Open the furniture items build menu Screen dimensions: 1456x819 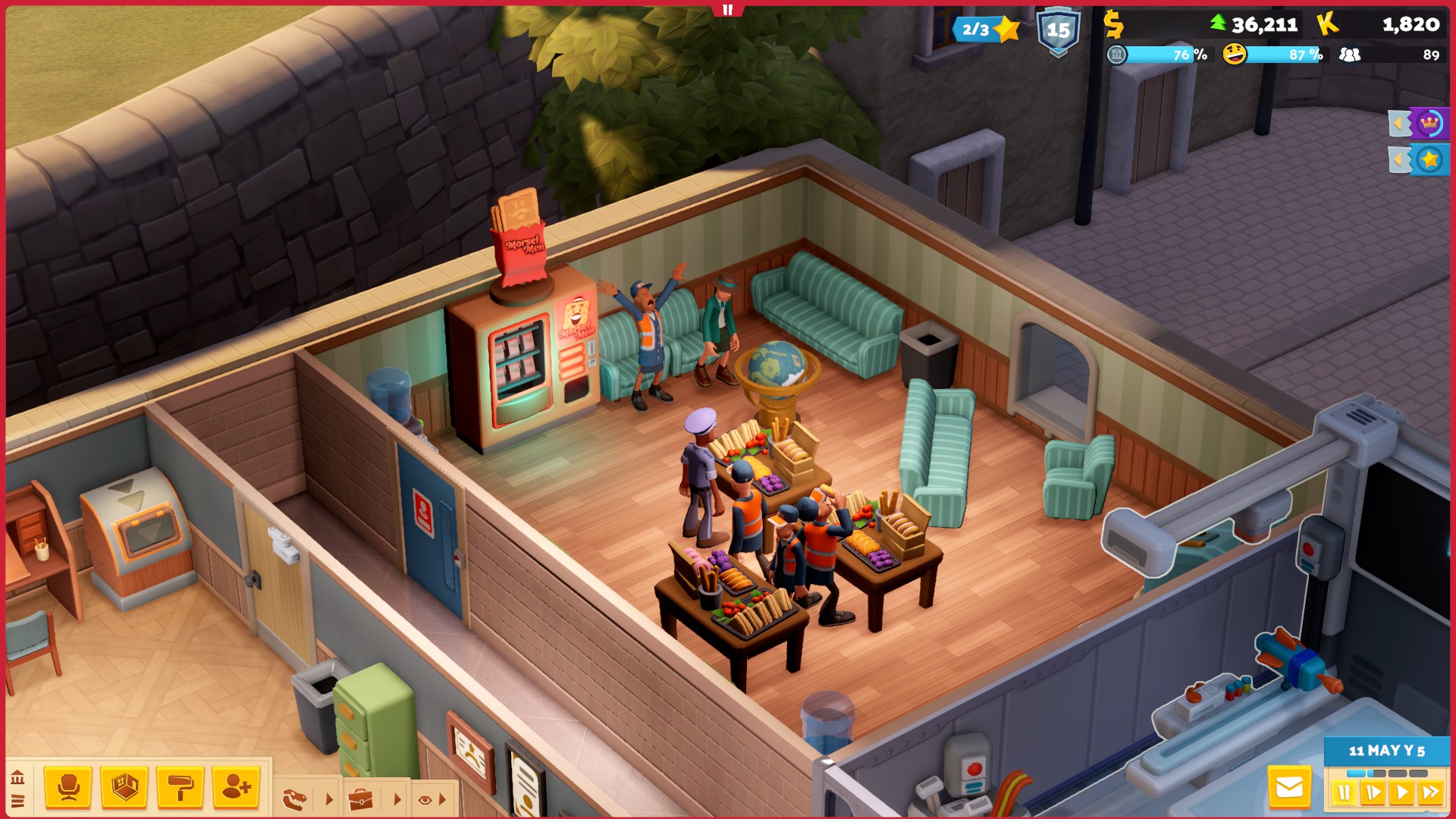coord(68,788)
